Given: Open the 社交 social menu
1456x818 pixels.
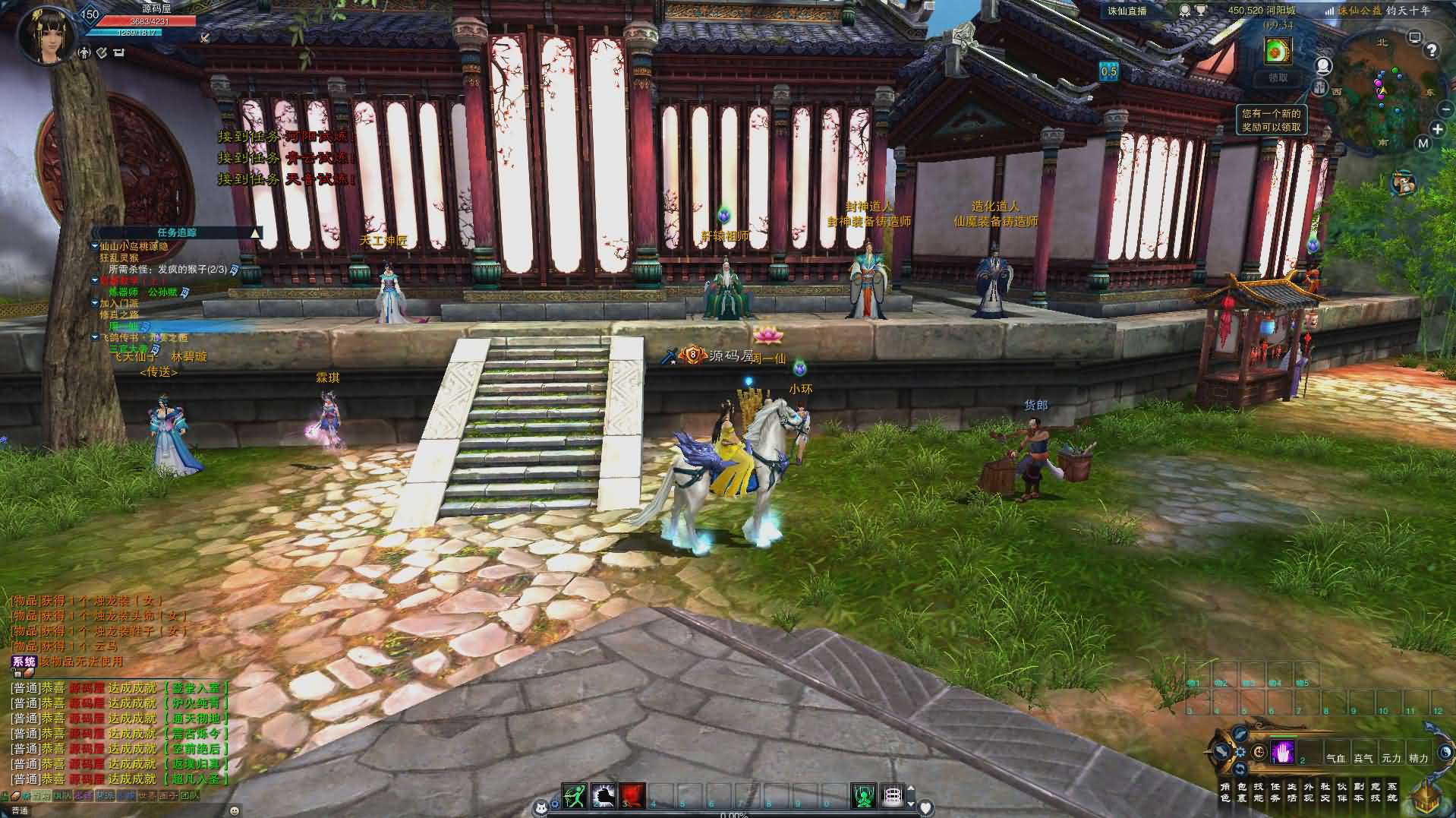Looking at the screenshot, I should pyautogui.click(x=1325, y=792).
